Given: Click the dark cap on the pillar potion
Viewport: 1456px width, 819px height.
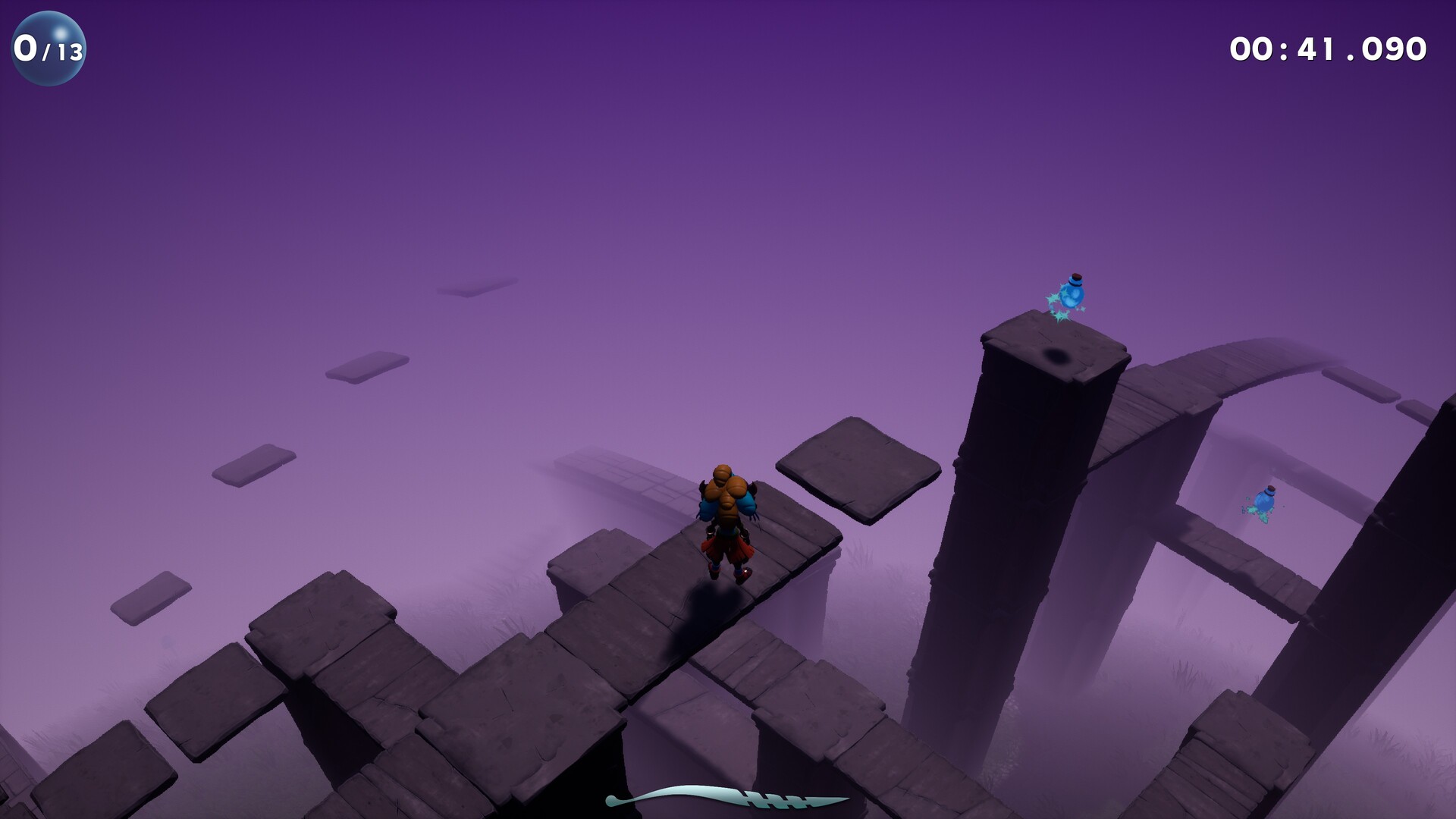Looking at the screenshot, I should (1075, 278).
